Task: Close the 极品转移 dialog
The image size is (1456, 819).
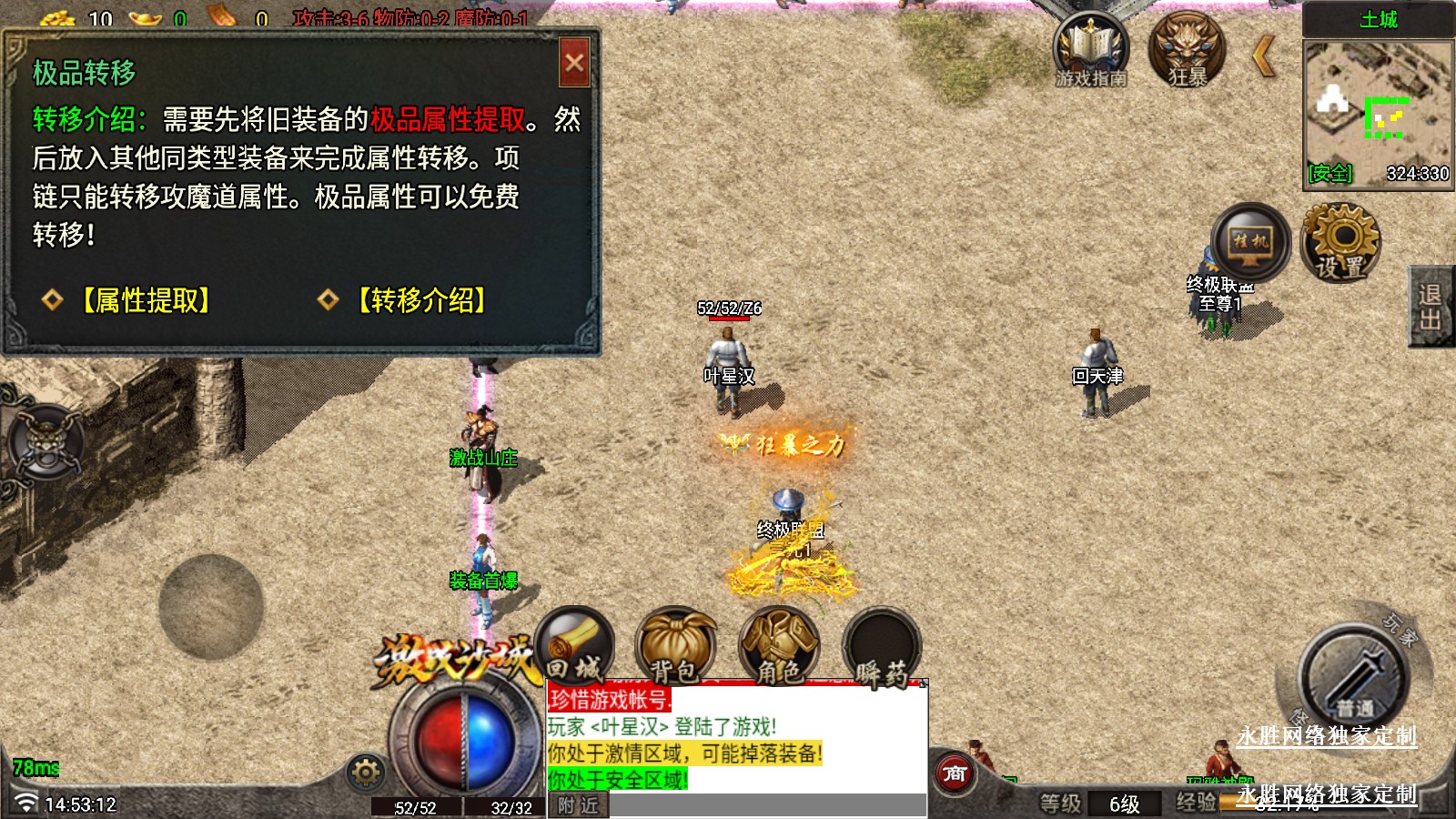Action: 574,63
